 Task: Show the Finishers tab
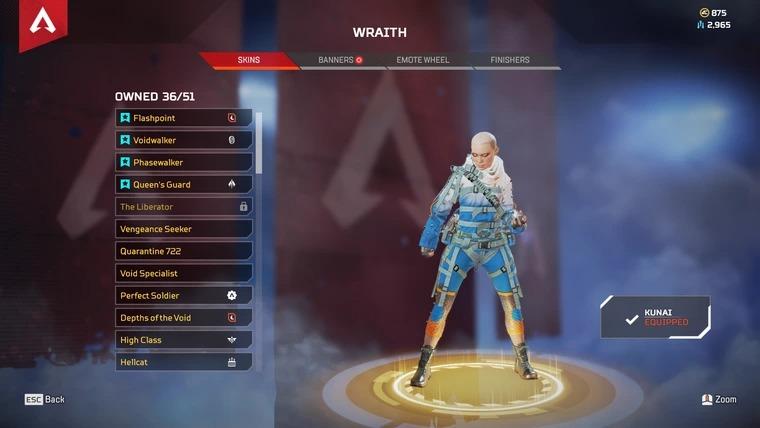(510, 60)
